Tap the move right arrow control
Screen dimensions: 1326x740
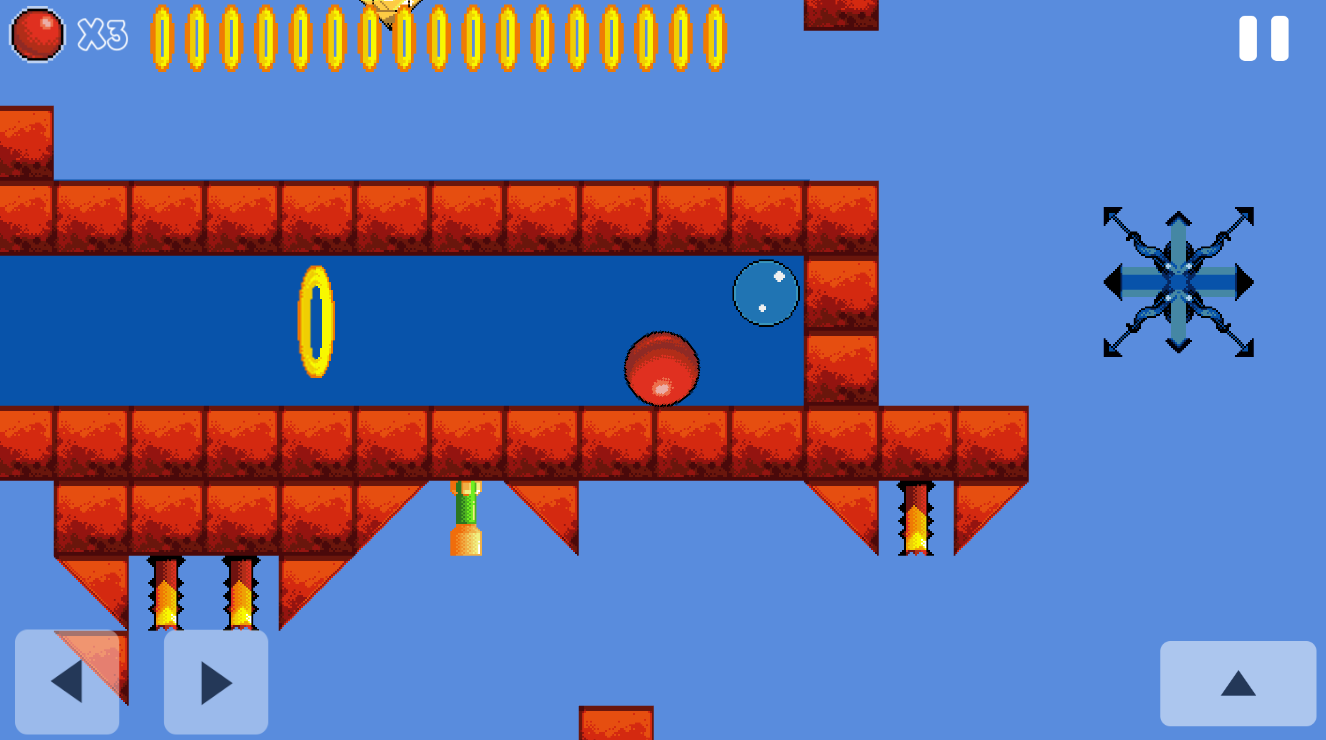click(x=214, y=680)
